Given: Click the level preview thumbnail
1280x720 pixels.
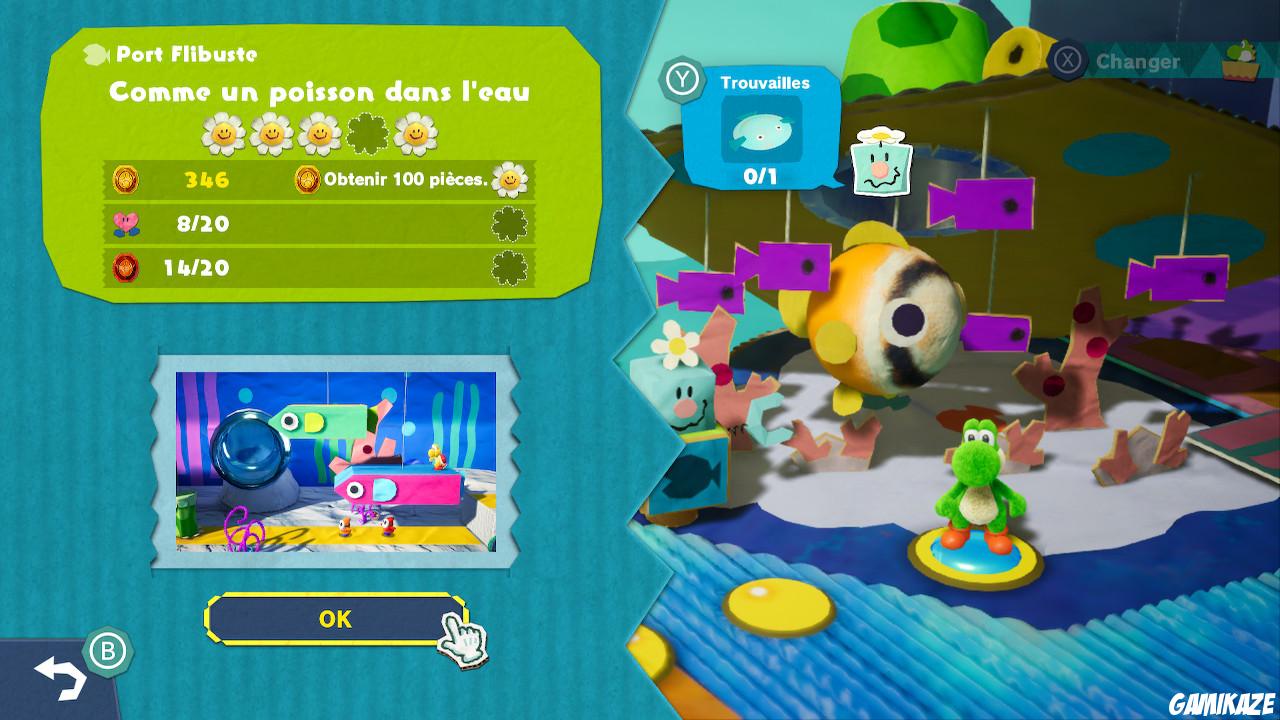Looking at the screenshot, I should (x=336, y=463).
